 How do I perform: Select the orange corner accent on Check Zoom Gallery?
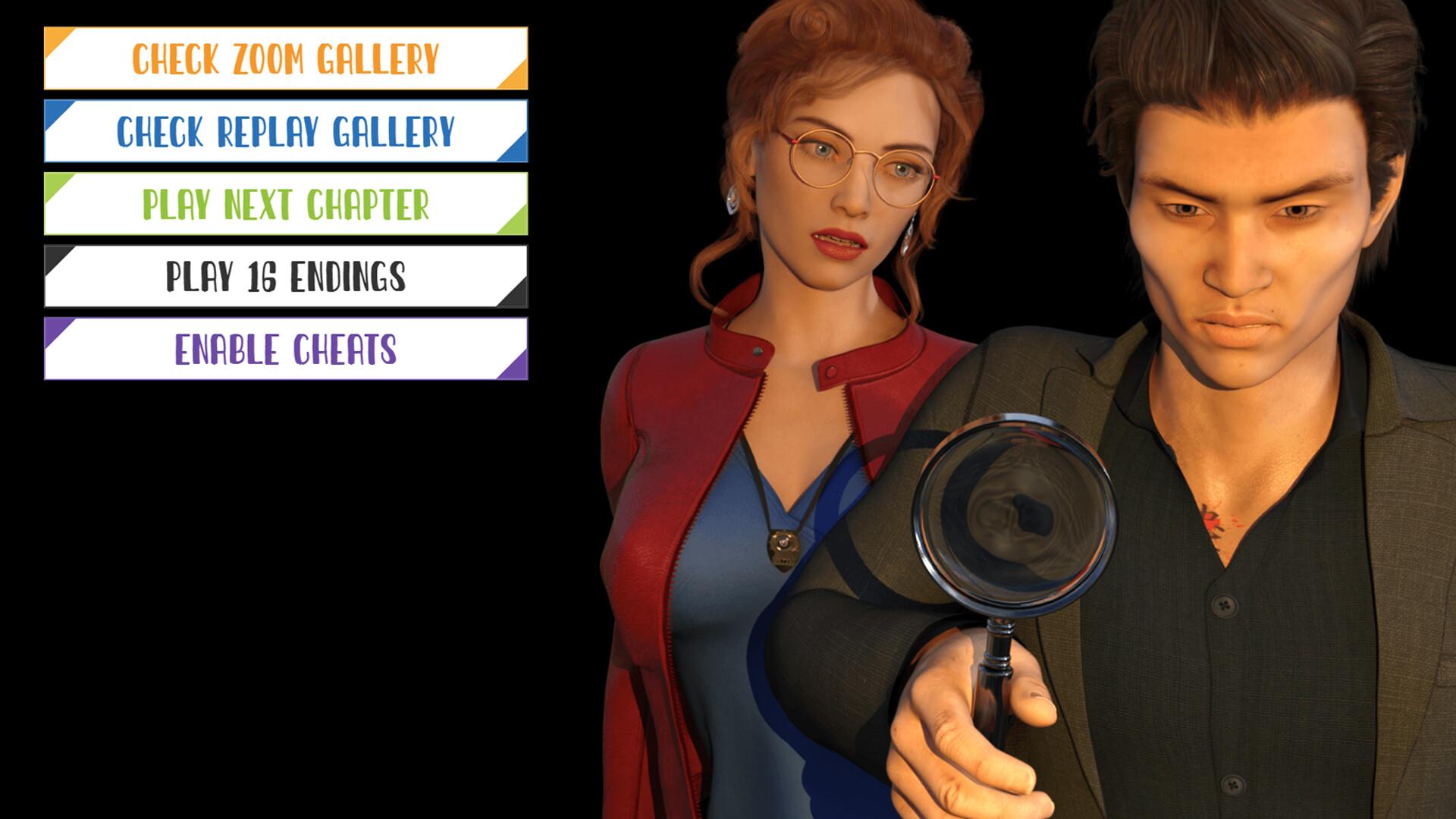55,36
